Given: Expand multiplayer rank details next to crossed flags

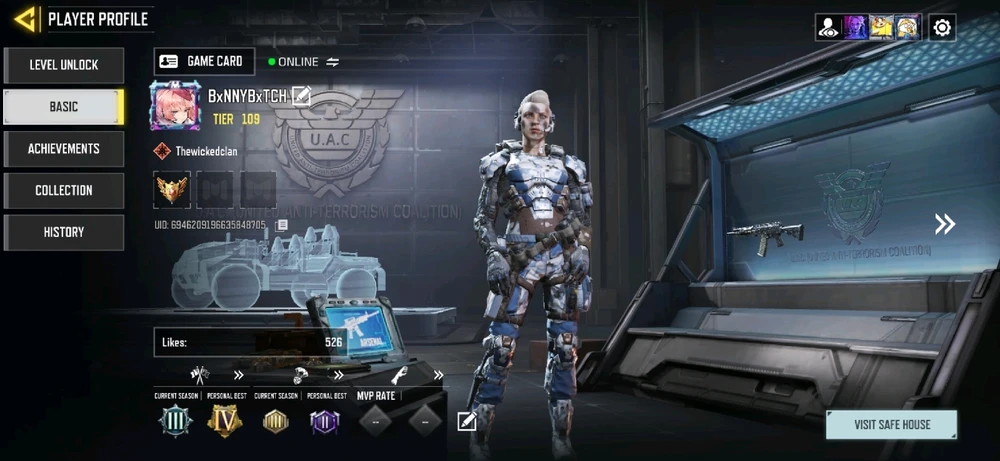Looking at the screenshot, I should (239, 376).
